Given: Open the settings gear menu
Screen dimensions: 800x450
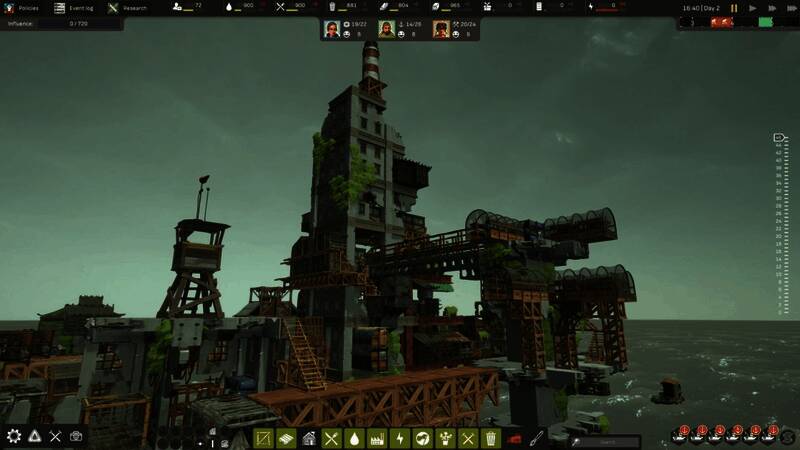Looking at the screenshot, I should (x=14, y=436).
